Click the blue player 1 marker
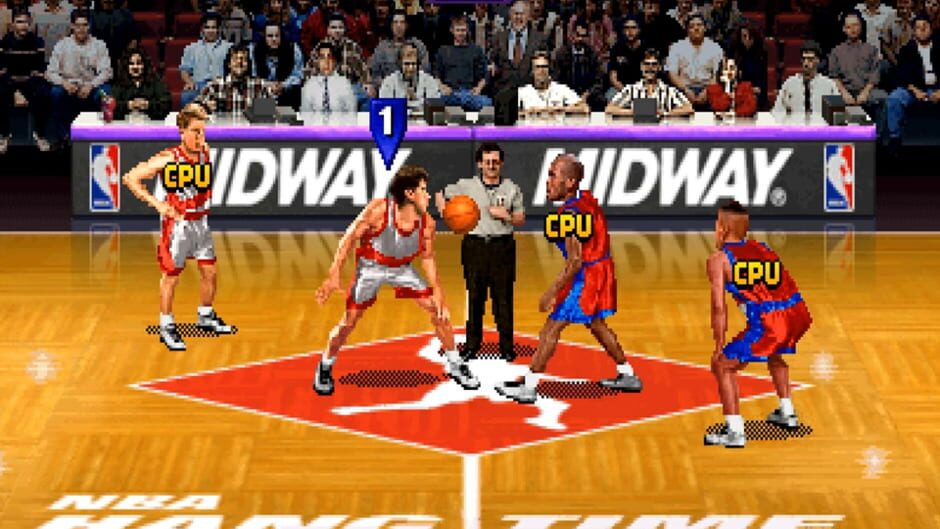 tap(388, 128)
